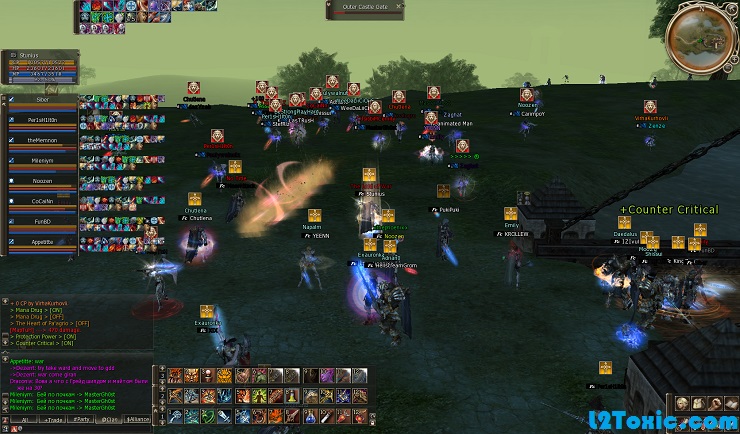Viewport: 740px width, 434px height.
Task: Target party member Per1sH1It0n
Action: 42,120
